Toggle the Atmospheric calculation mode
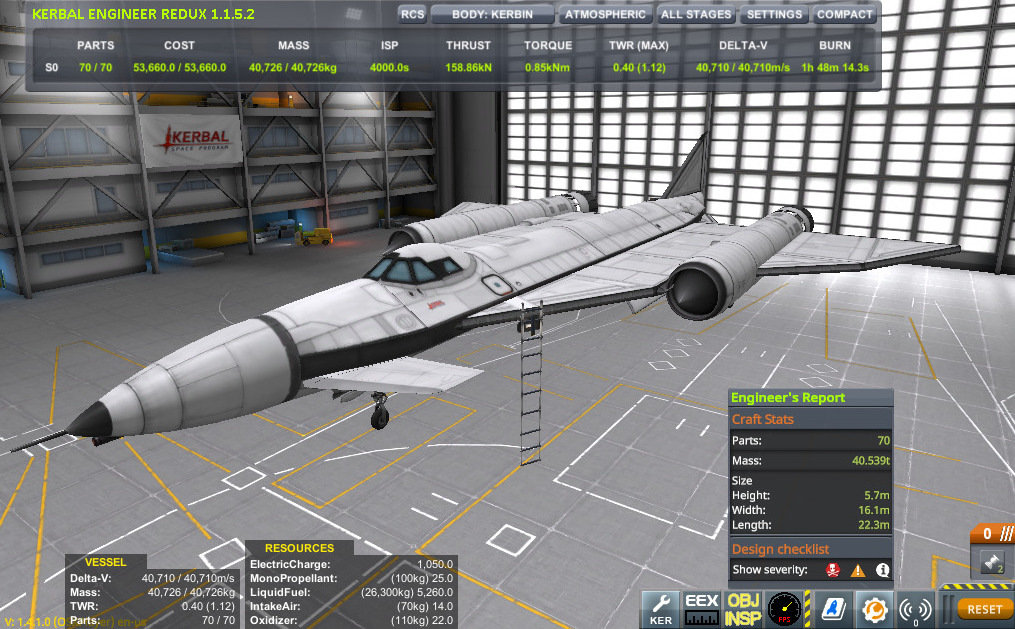The image size is (1015, 629). [604, 15]
